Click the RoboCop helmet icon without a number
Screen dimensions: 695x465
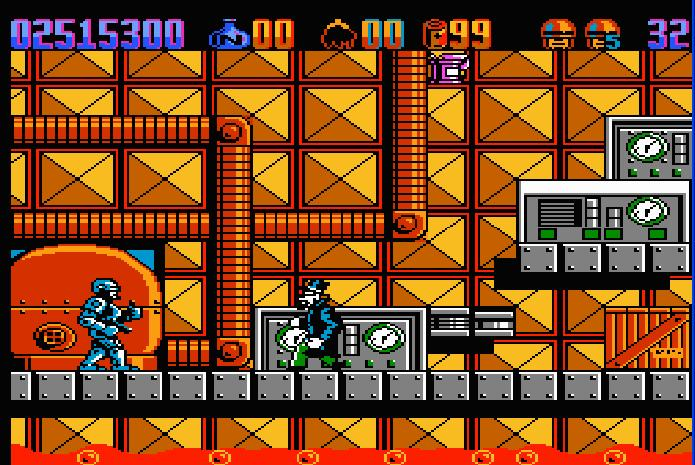point(557,35)
